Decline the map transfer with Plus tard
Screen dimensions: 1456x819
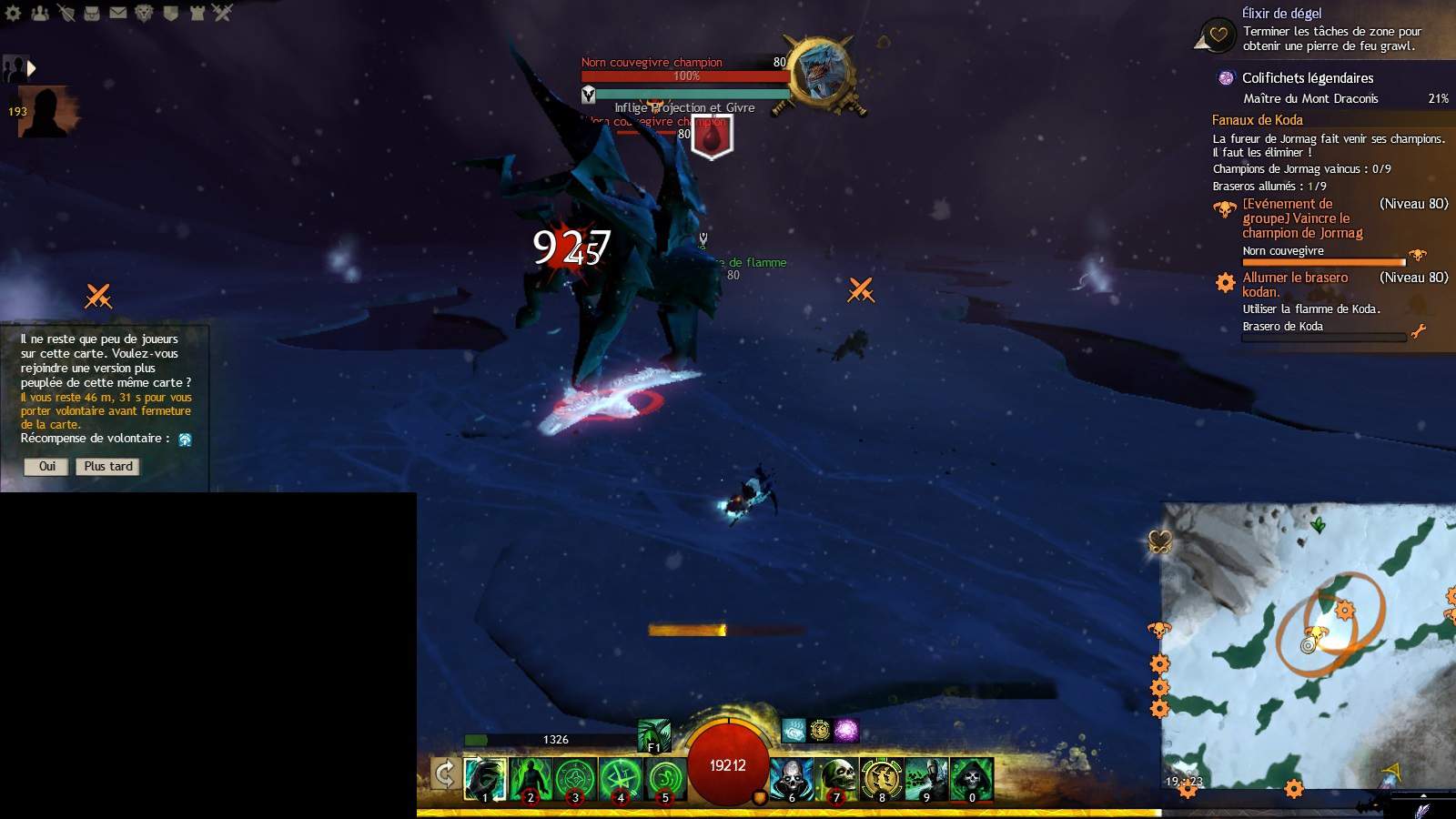108,467
